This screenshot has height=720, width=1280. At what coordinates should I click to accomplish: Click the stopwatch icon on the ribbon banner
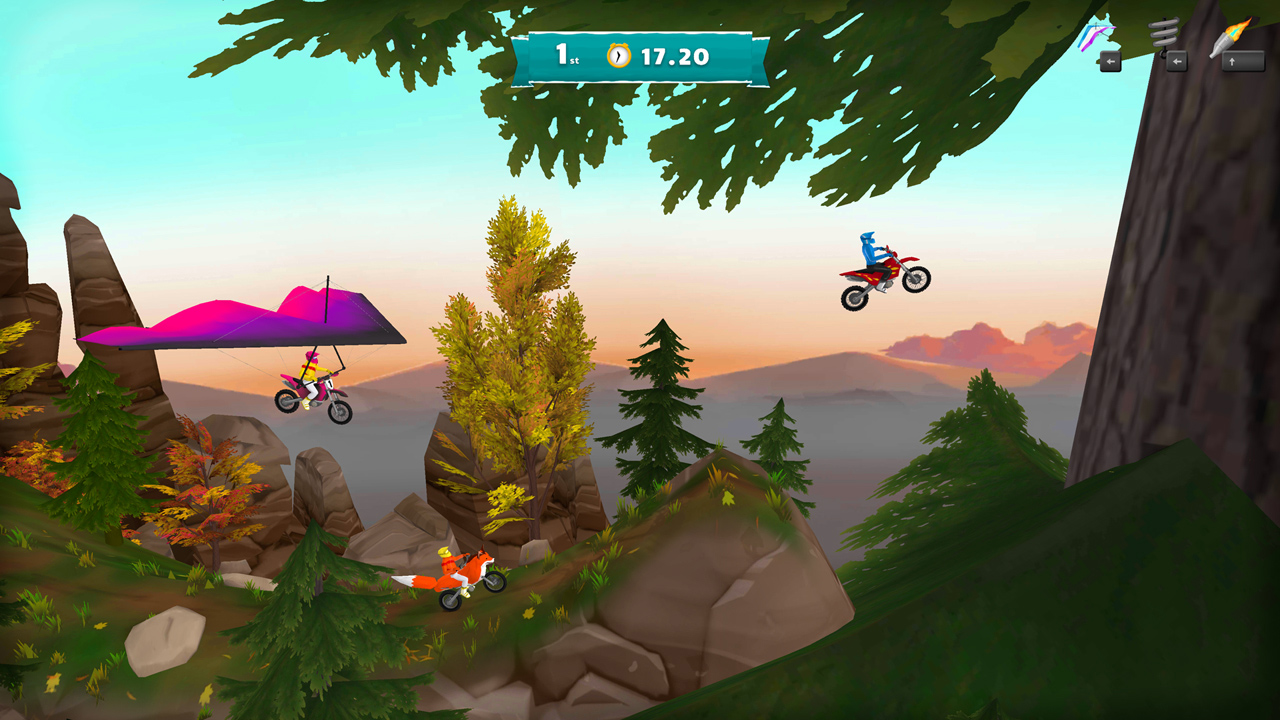tap(621, 56)
